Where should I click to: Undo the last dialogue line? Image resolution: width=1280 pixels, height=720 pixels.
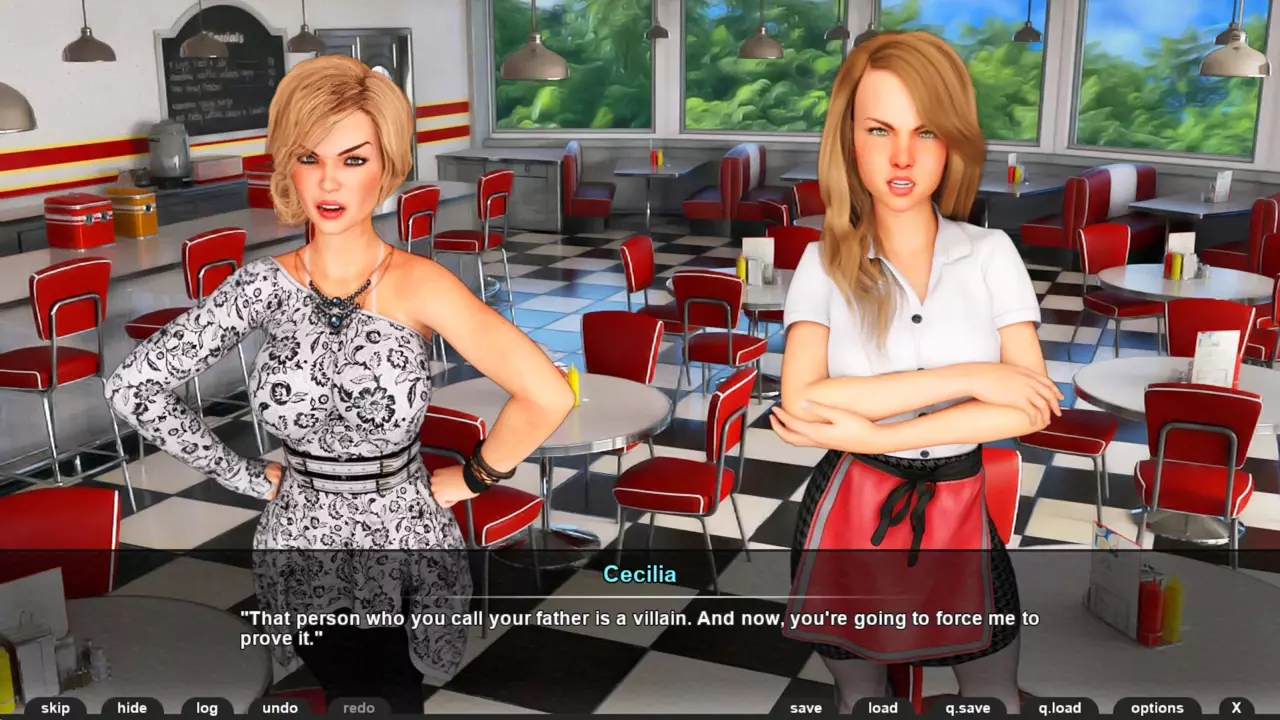click(x=280, y=708)
